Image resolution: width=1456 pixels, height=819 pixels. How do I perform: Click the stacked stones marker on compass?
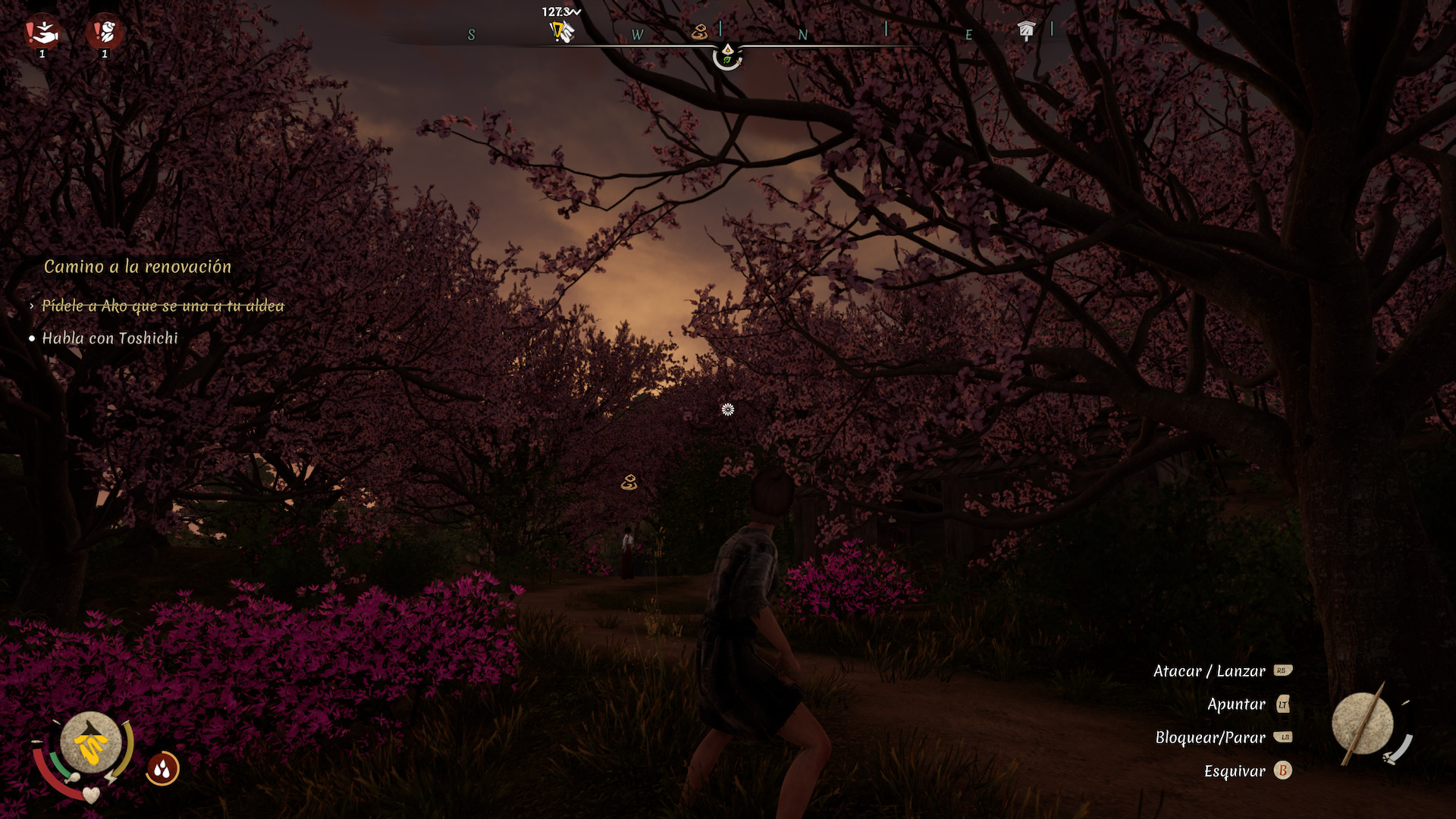[699, 32]
